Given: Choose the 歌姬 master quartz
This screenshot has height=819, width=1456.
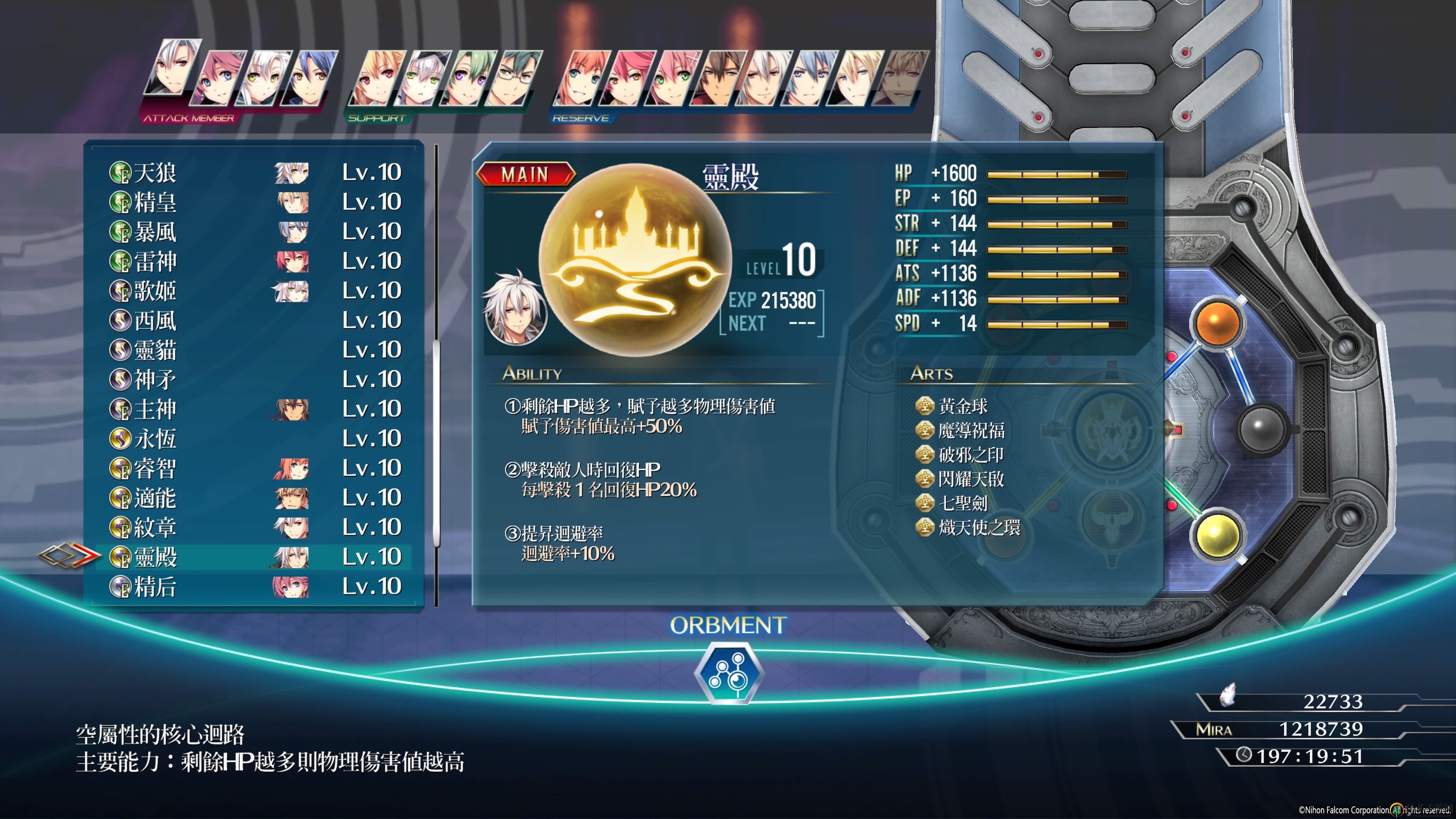Looking at the screenshot, I should coord(254,291).
